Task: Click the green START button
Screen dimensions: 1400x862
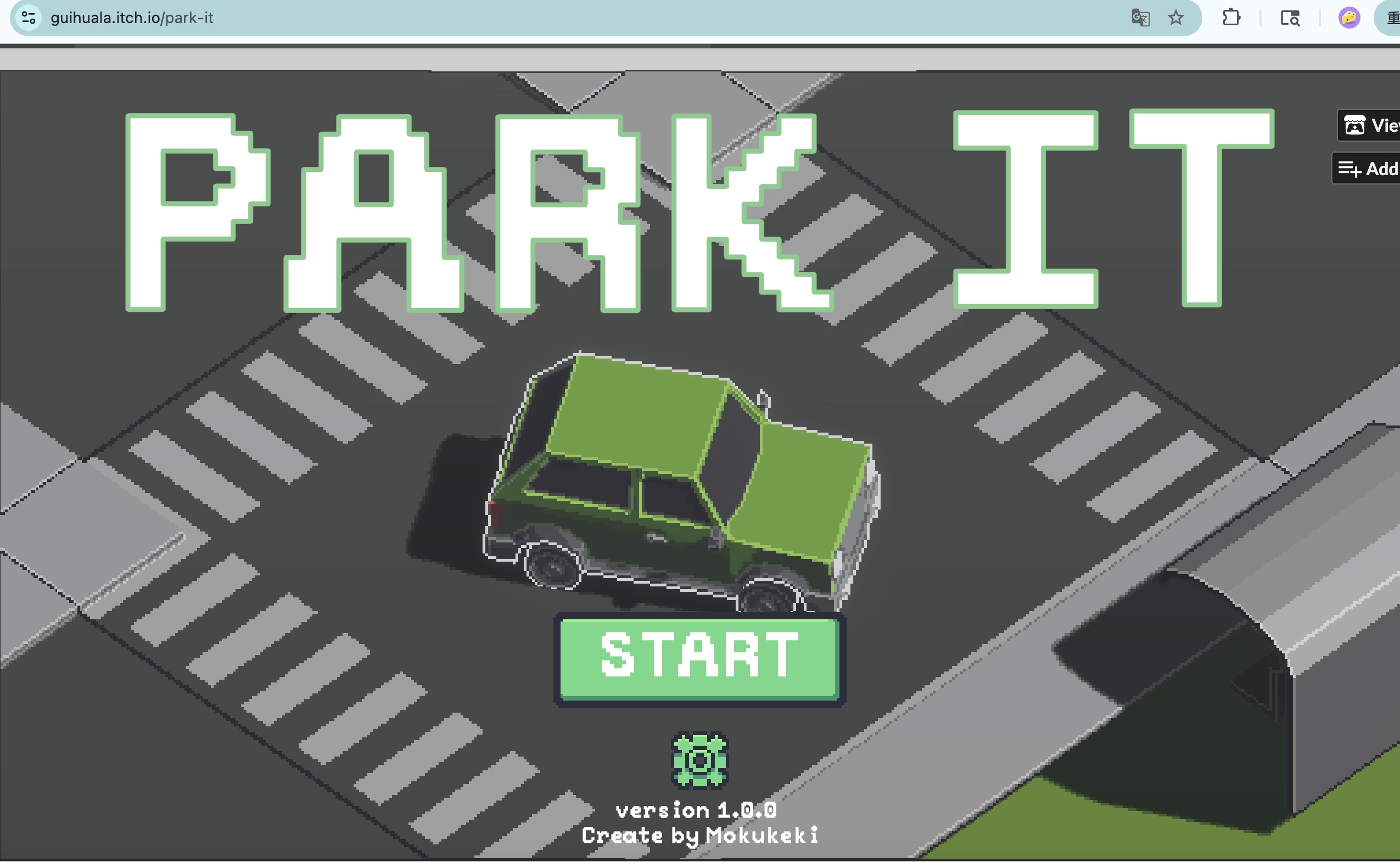Action: point(699,659)
